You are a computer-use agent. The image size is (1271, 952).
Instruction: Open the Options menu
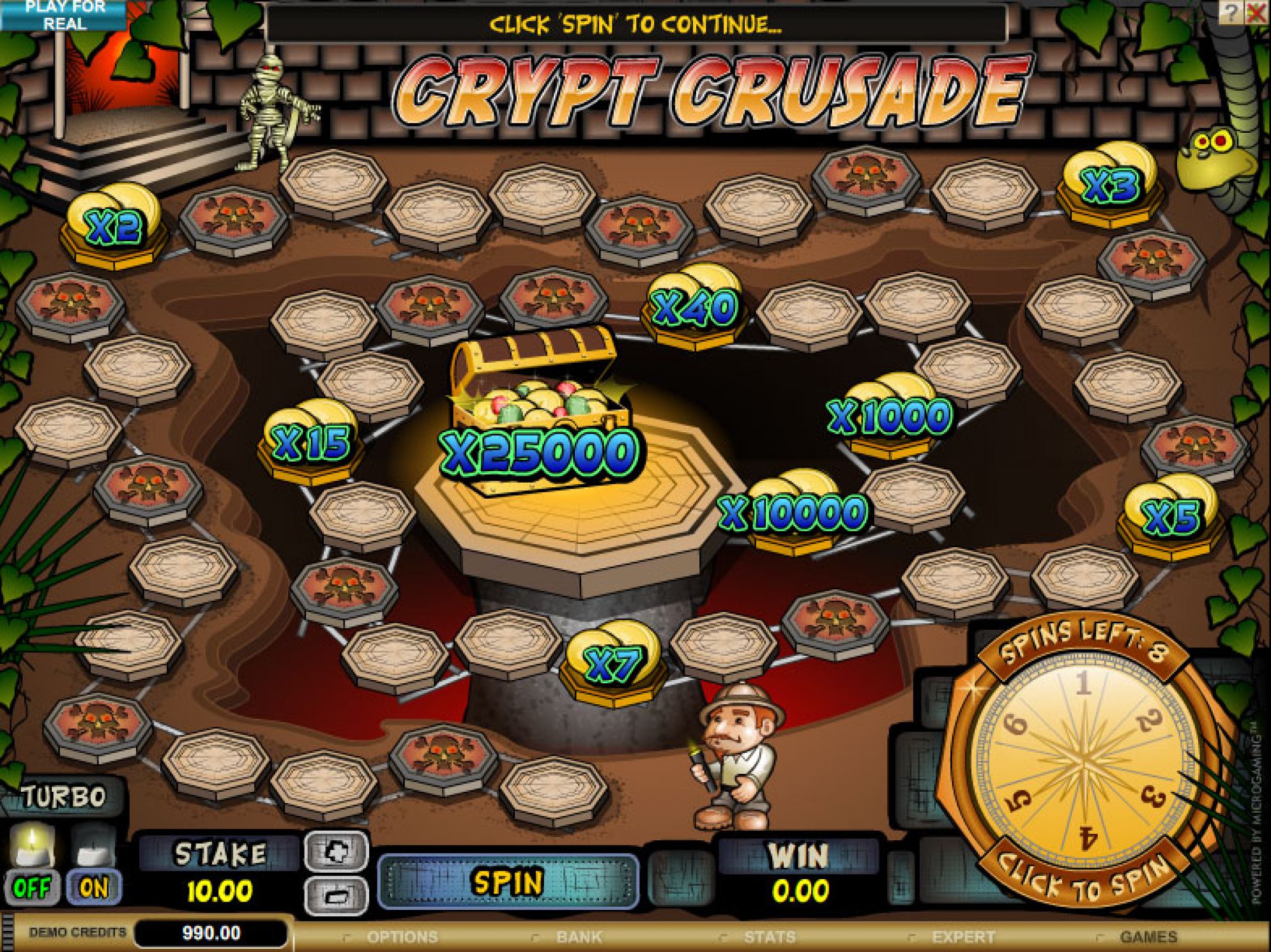402,937
